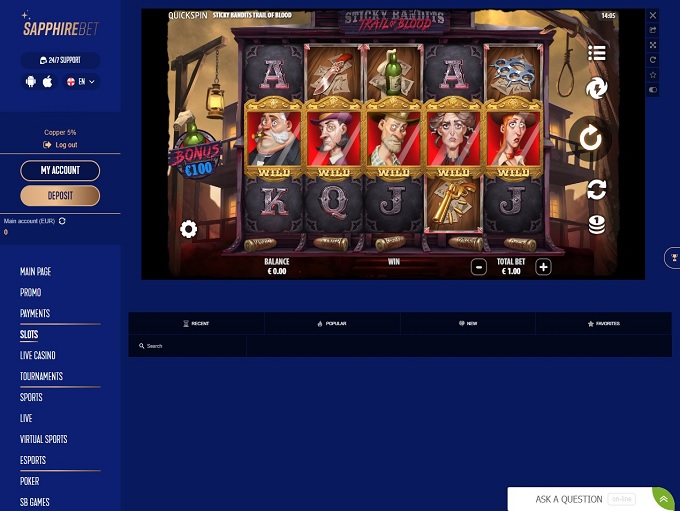This screenshot has height=511, width=680.
Task: Increase total bet with the plus button
Action: (x=543, y=267)
